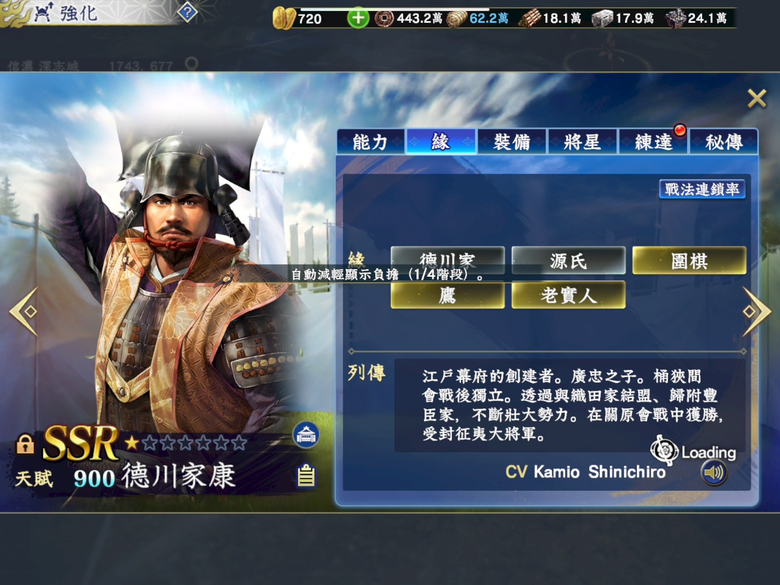Select the 緣 tab
This screenshot has height=585, width=780.
(x=440, y=143)
